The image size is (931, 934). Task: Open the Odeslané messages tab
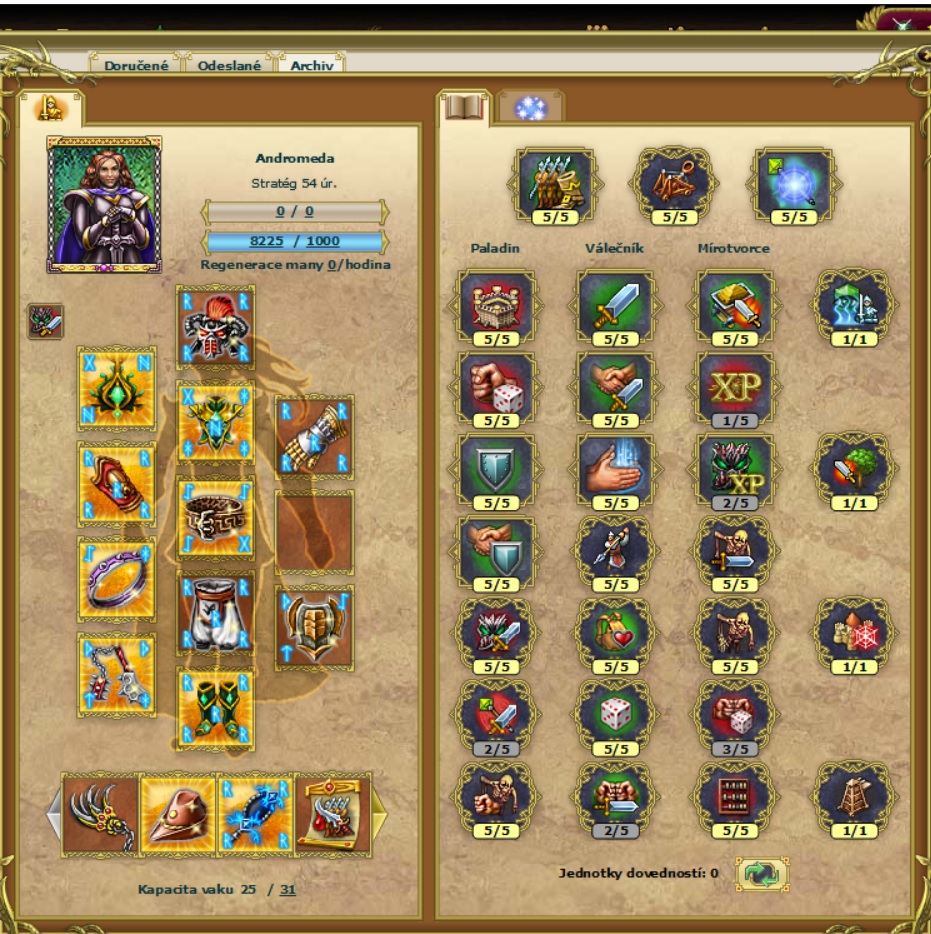pyautogui.click(x=229, y=65)
